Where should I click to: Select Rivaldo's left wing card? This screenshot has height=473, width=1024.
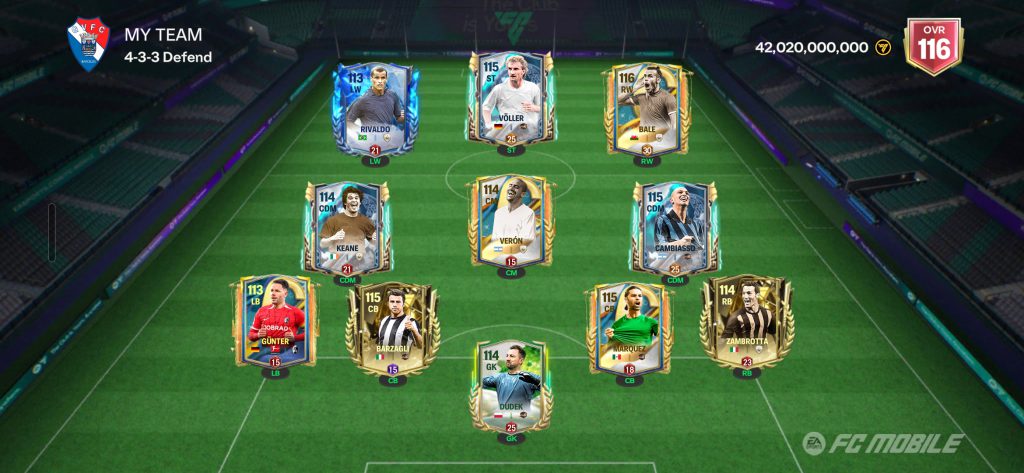[x=374, y=108]
